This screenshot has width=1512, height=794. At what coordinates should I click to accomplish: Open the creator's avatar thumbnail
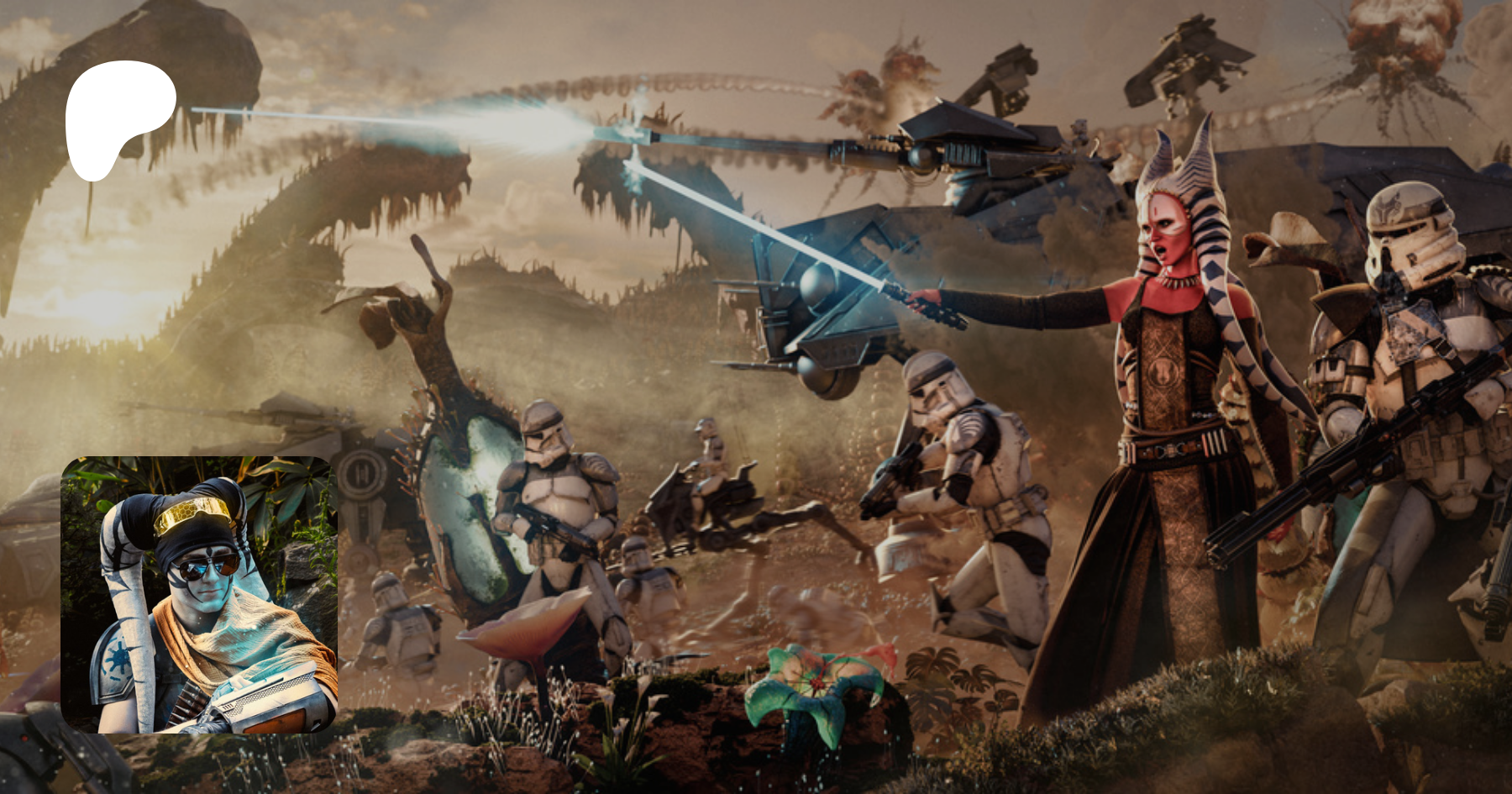click(x=199, y=594)
